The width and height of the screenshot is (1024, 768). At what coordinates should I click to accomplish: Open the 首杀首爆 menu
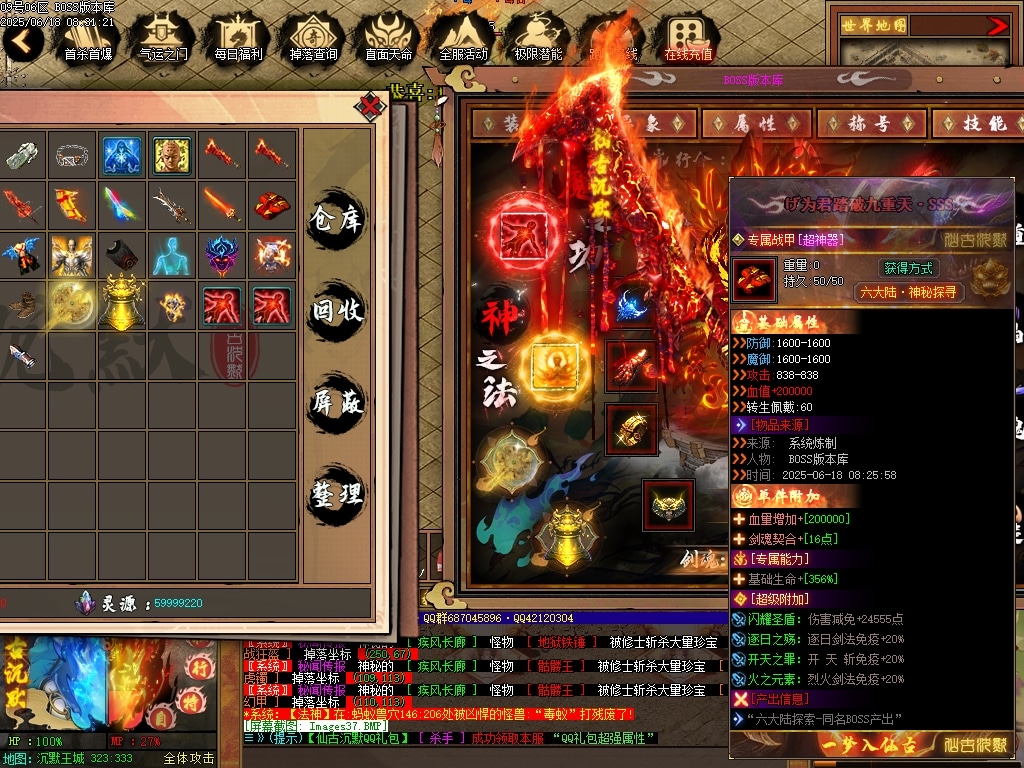(90, 40)
